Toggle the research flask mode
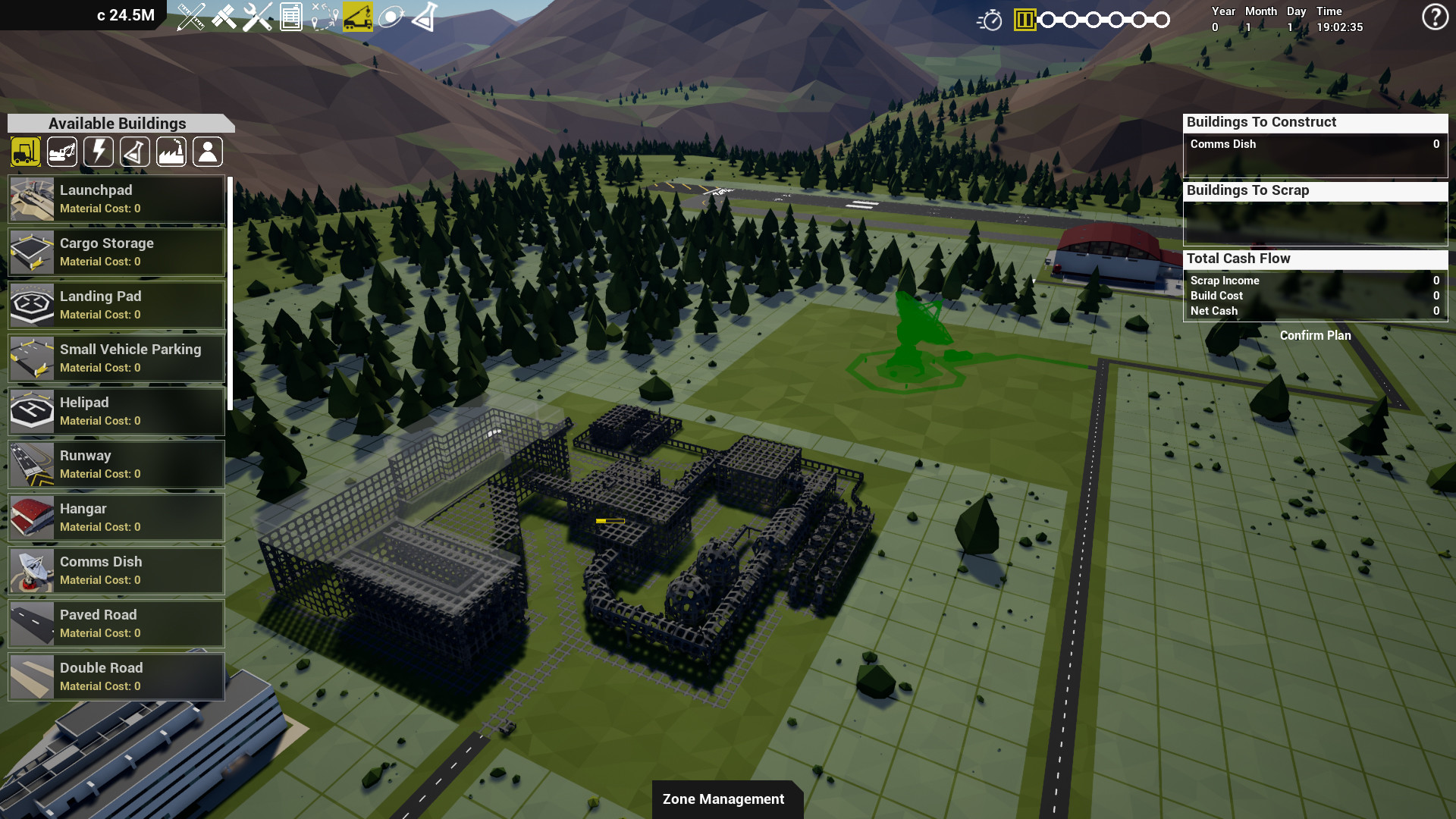 pos(424,18)
